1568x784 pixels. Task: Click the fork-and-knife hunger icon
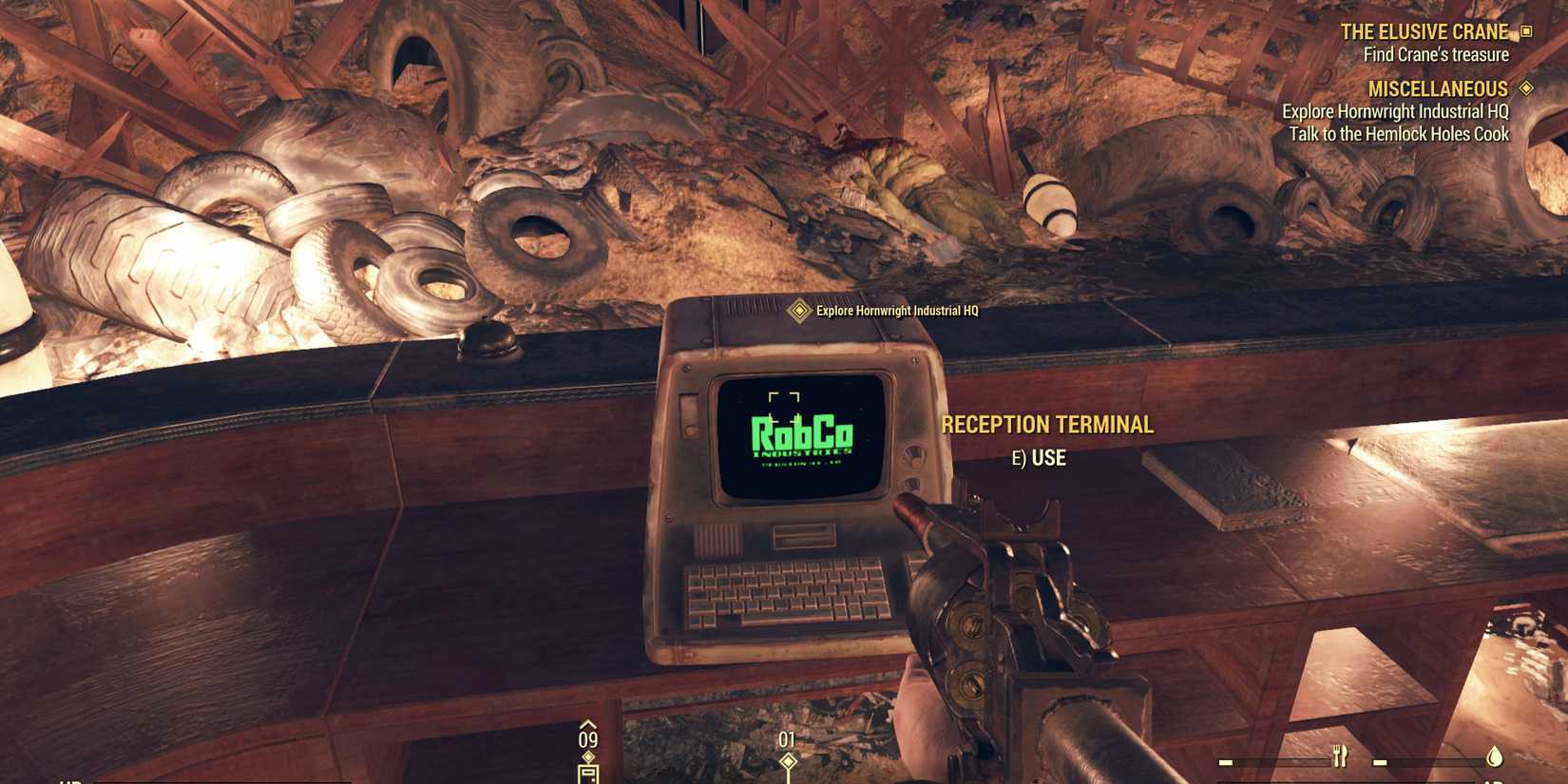(1339, 757)
